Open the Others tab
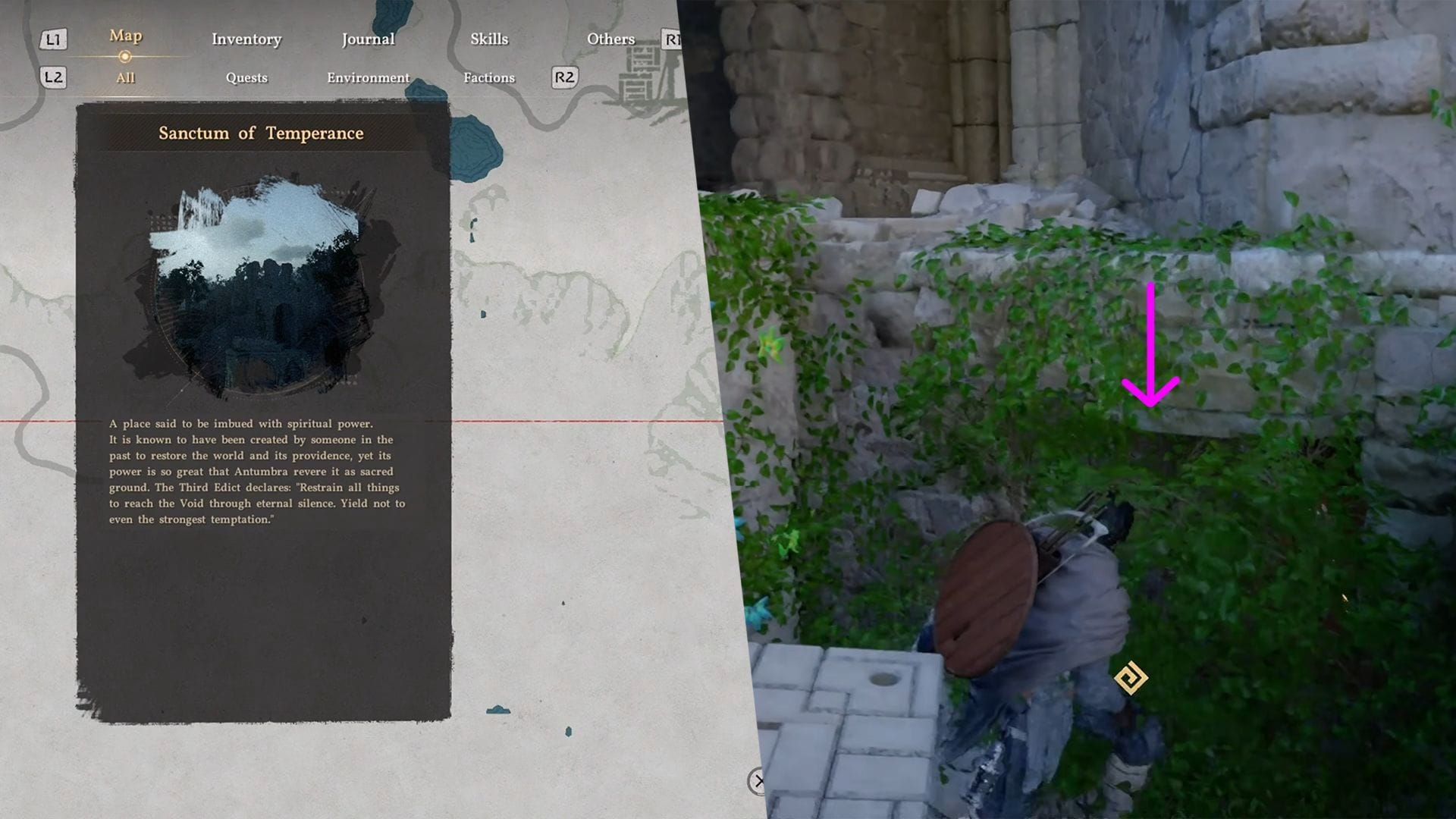The image size is (1456, 819). tap(610, 39)
